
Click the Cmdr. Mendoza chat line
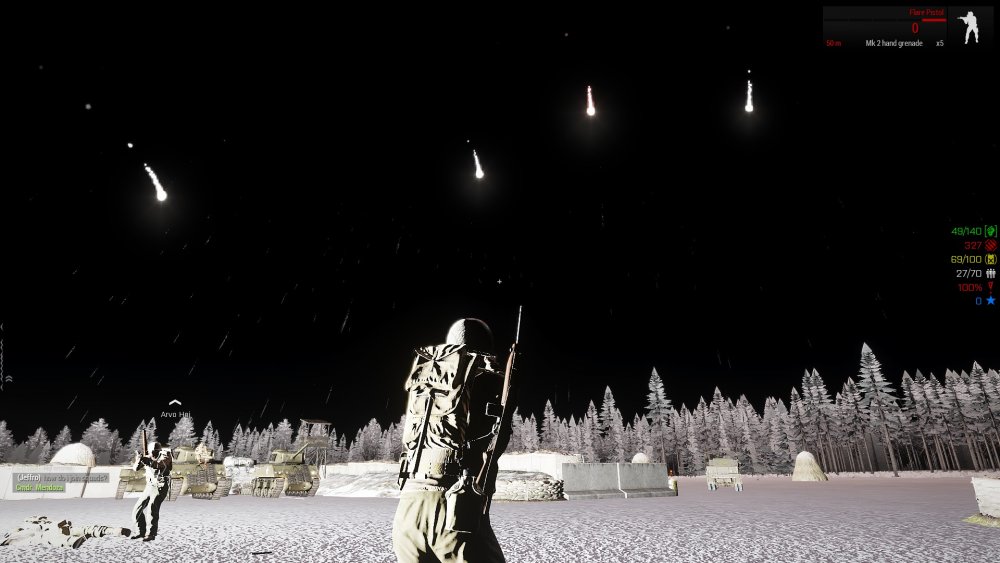[x=40, y=487]
